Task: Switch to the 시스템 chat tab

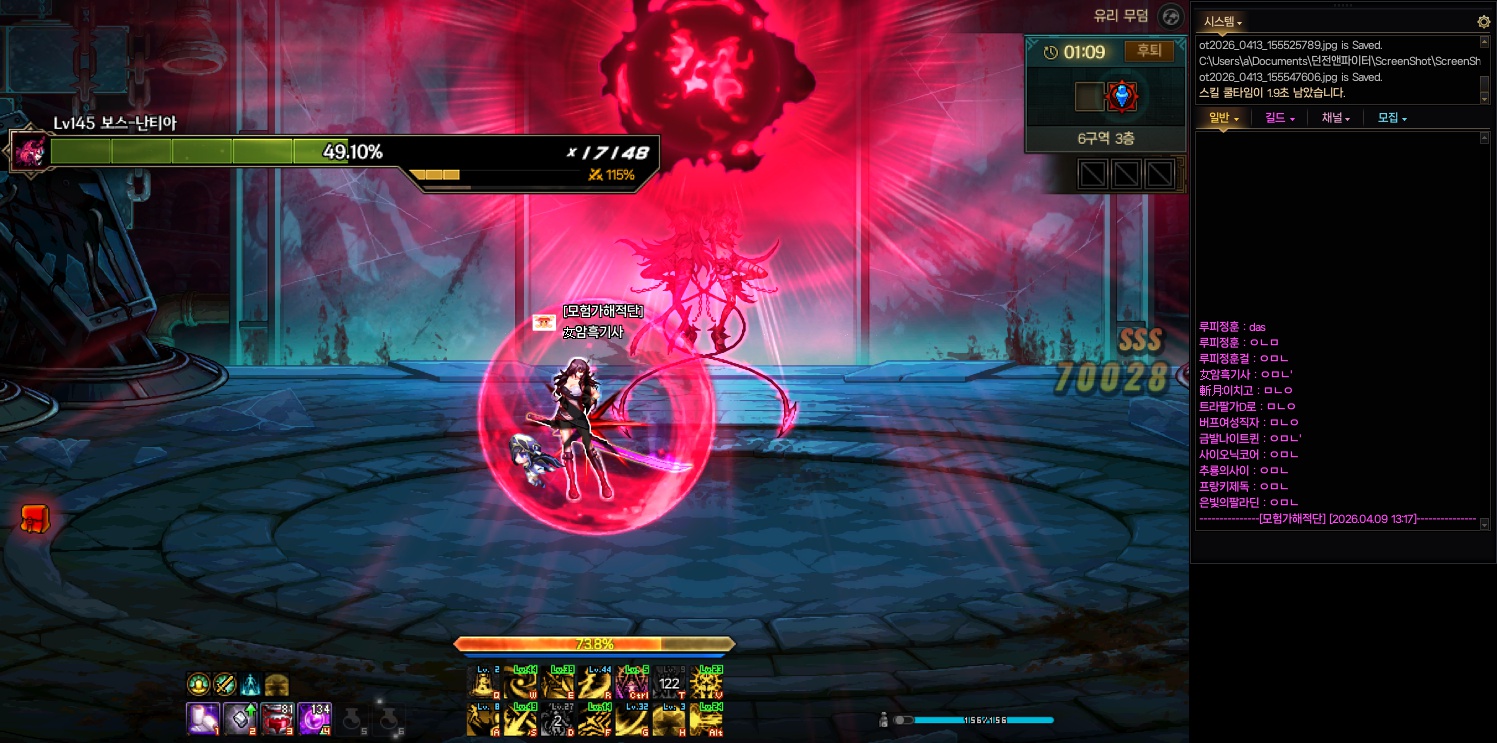Action: 1221,21
